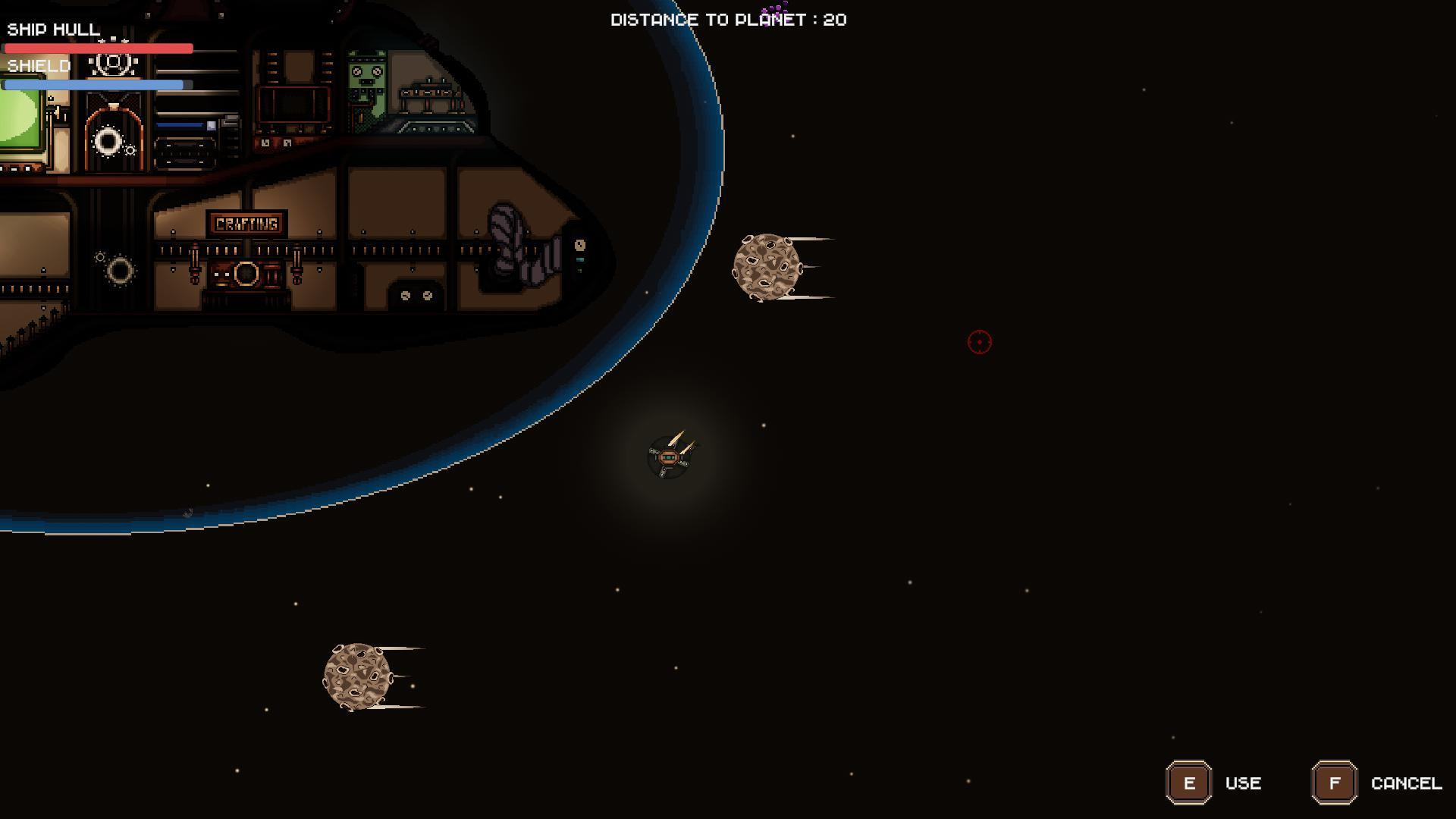This screenshot has height=819, width=1456.
Task: Click the DISTANCE TO PLANET readout
Action: point(728,20)
